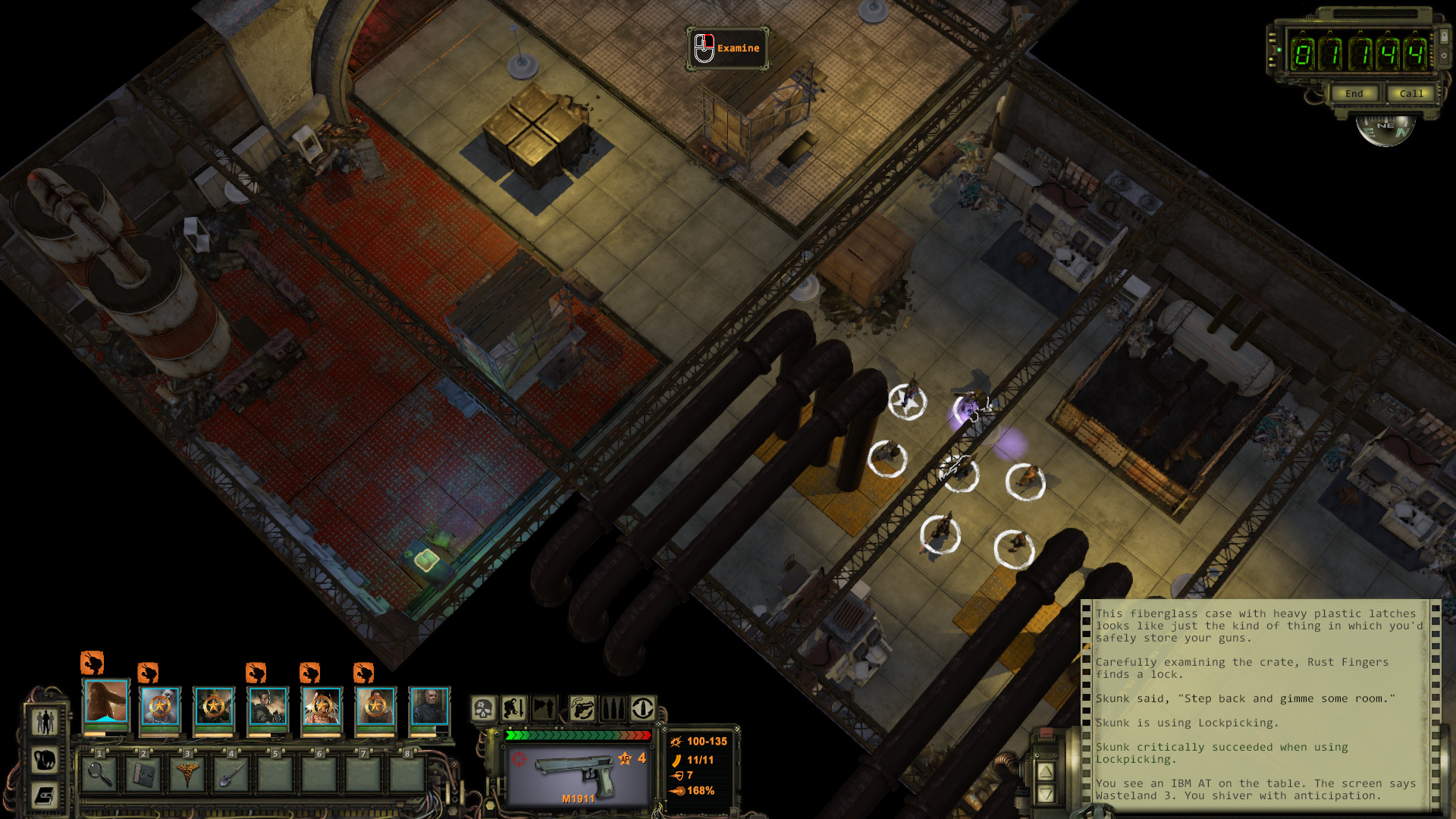Click the weapon condition chevron bar

(x=577, y=735)
